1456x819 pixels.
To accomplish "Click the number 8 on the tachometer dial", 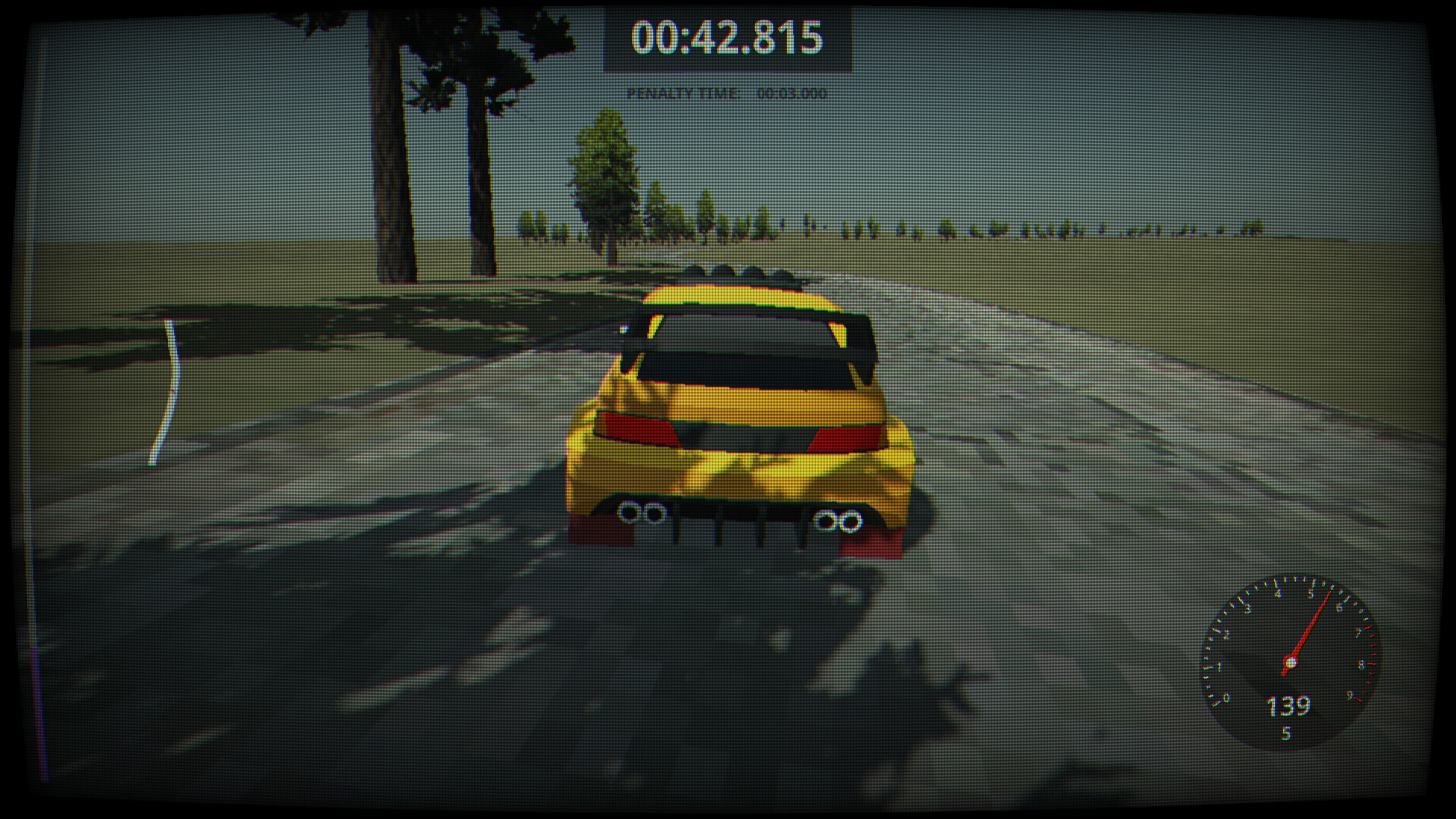I will pos(1363,664).
